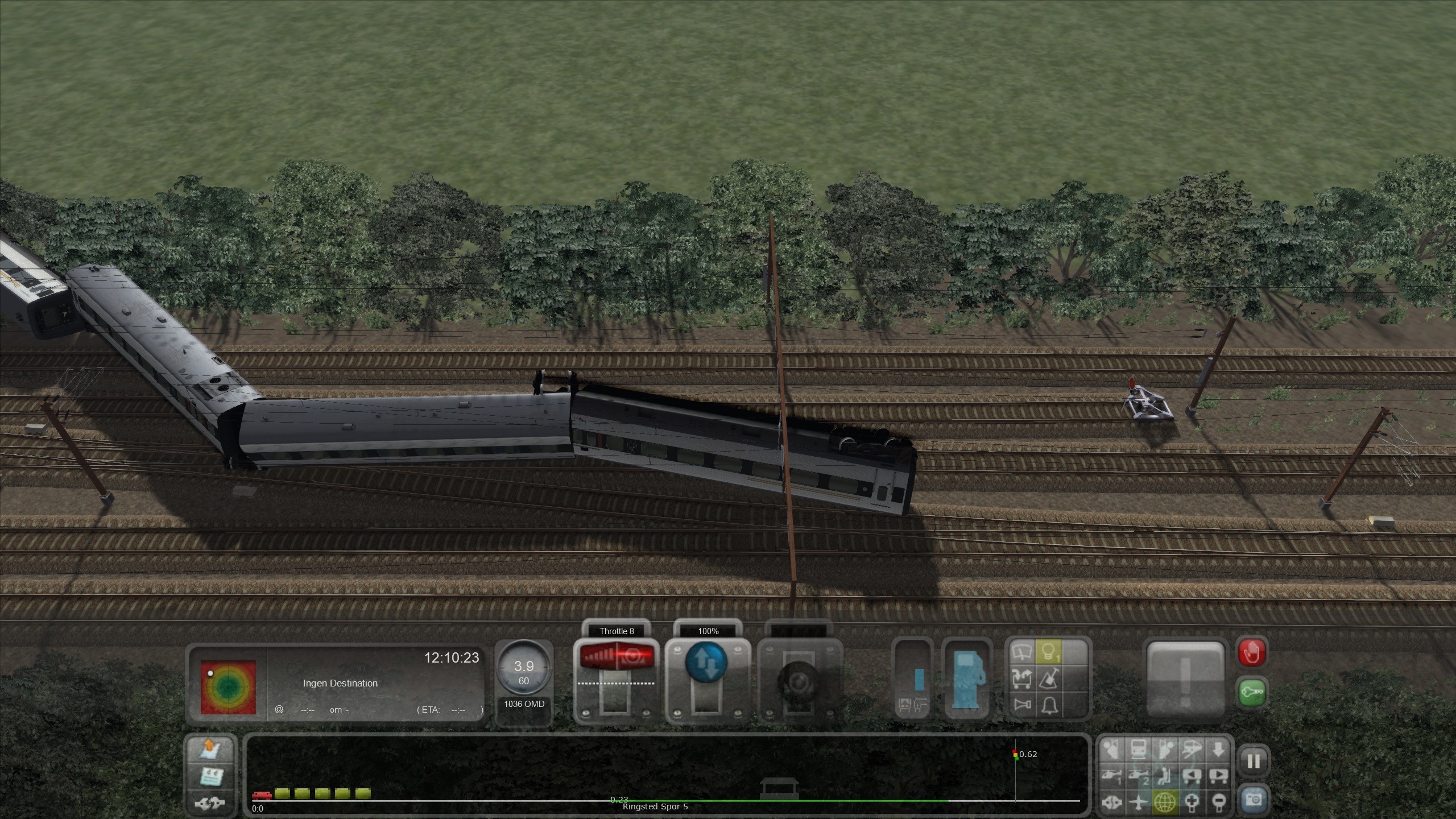Ring the bell icon
This screenshot has width=1456, height=819.
[1048, 705]
